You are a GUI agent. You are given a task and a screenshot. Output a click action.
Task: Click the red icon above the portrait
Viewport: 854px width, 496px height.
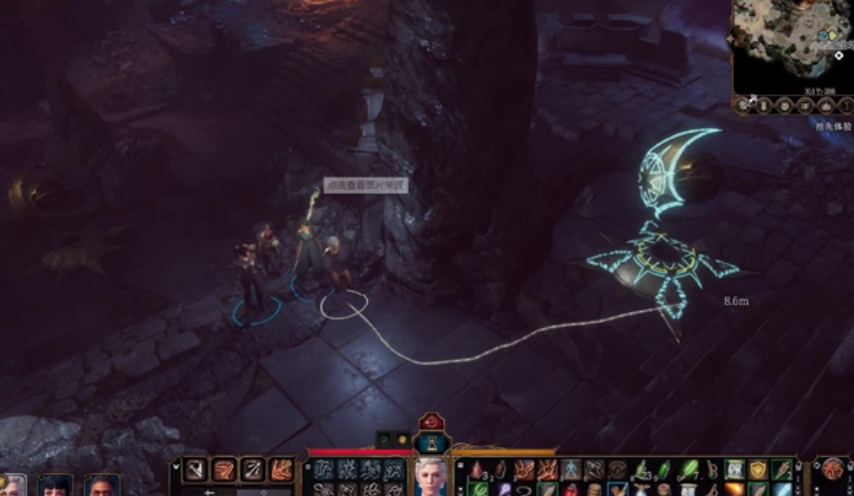point(431,421)
